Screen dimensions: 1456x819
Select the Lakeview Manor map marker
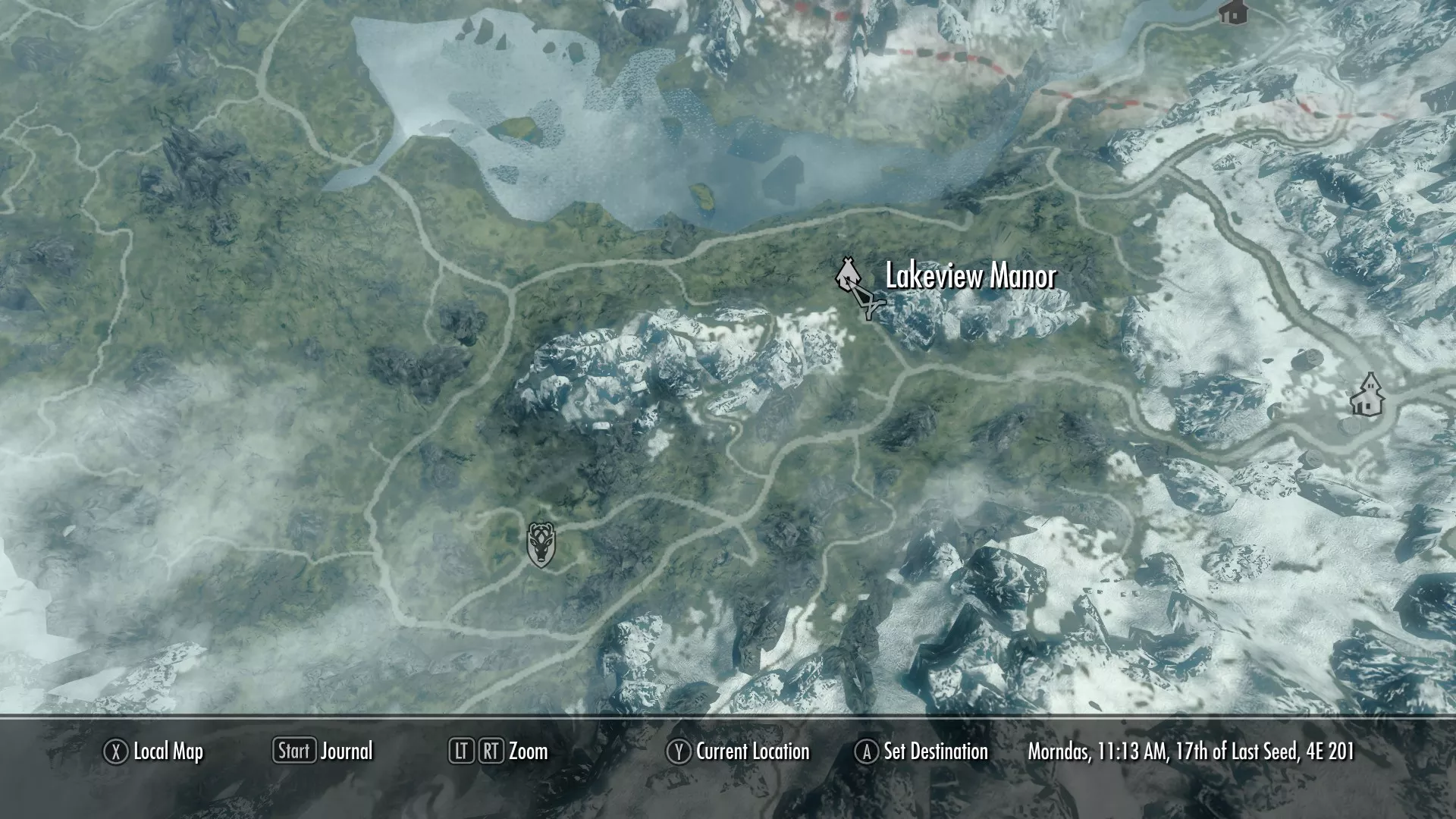pos(847,275)
